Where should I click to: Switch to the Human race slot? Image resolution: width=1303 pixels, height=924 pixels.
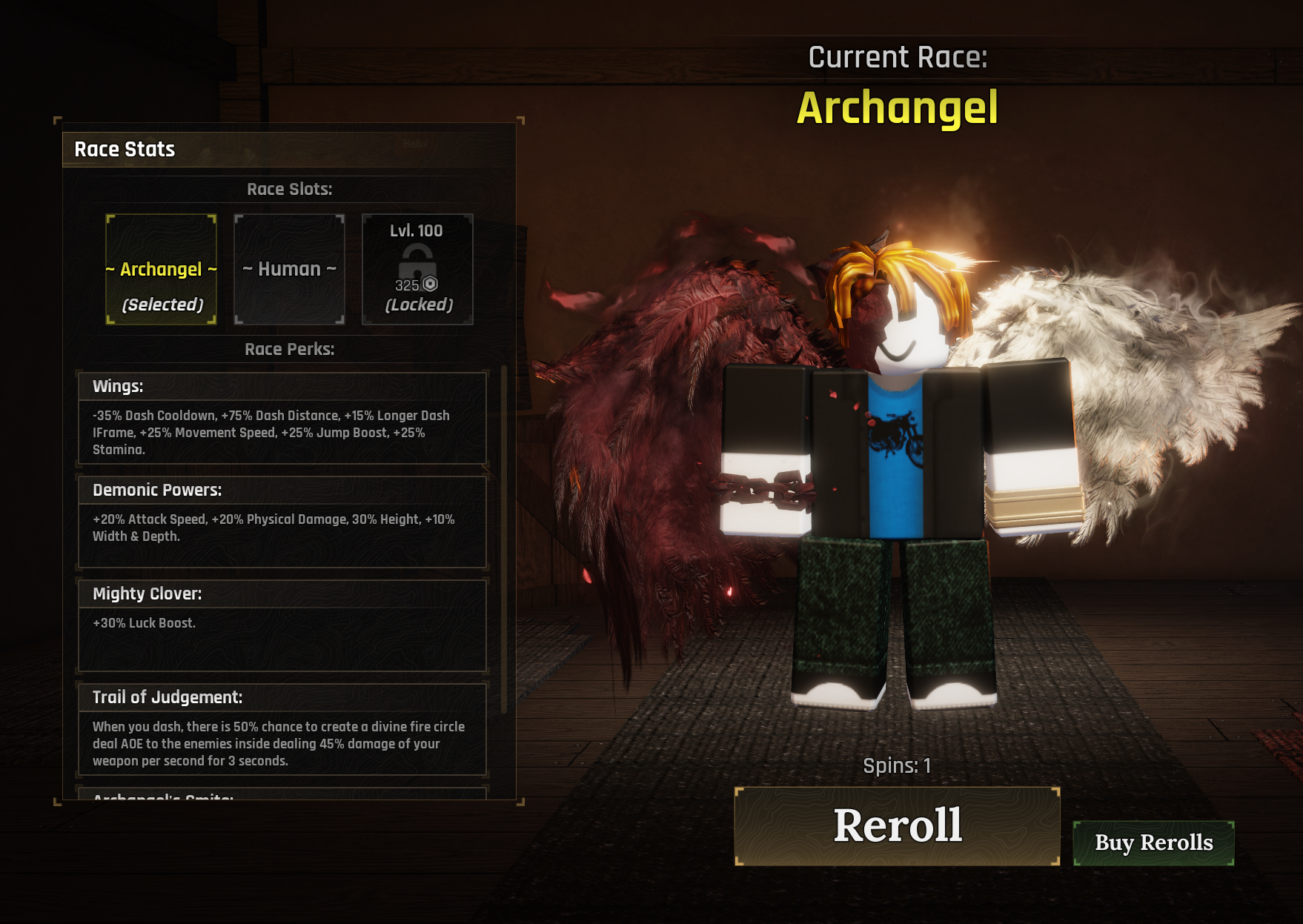pyautogui.click(x=290, y=270)
